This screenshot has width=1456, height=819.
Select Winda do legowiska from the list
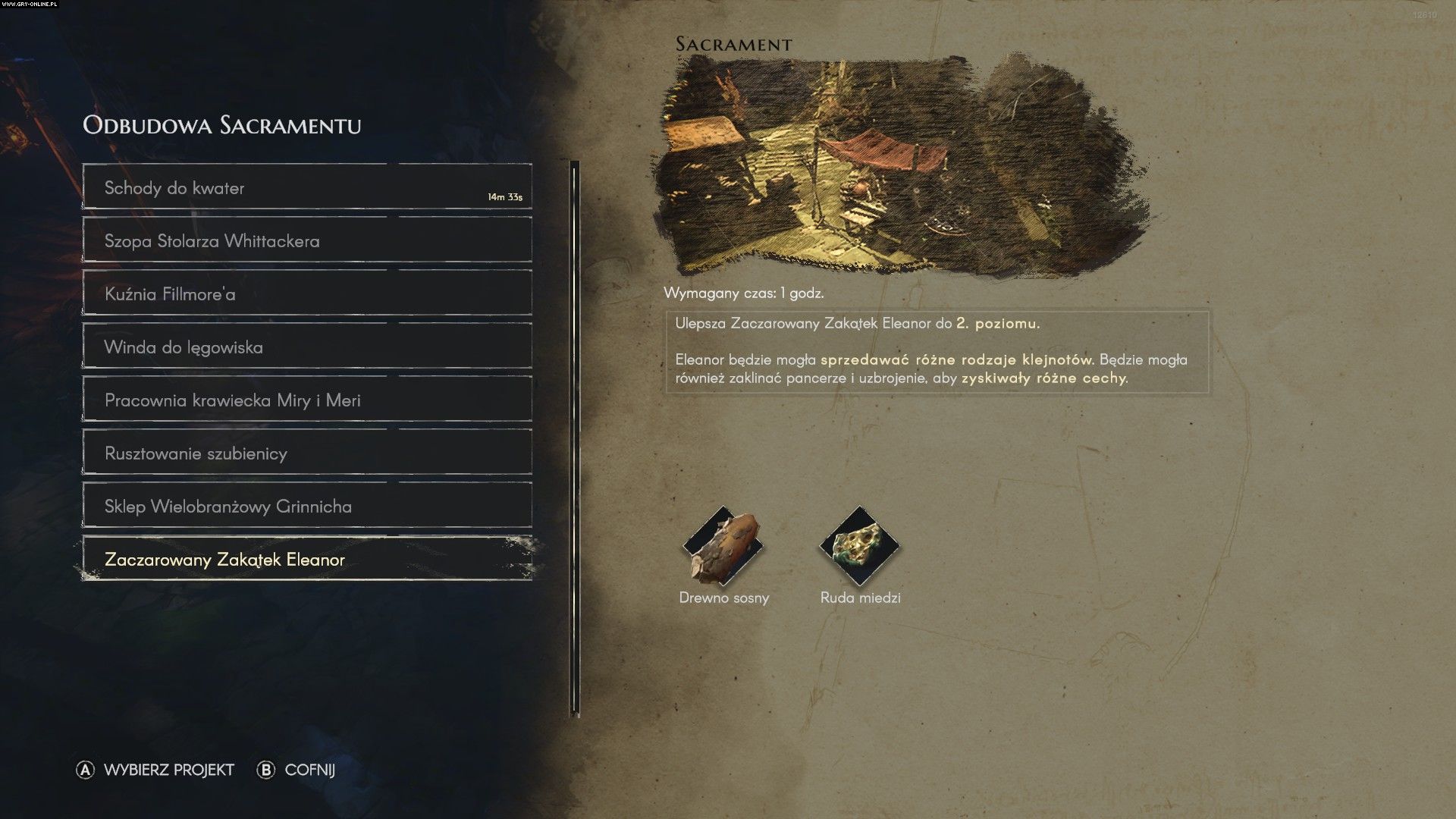[307, 347]
